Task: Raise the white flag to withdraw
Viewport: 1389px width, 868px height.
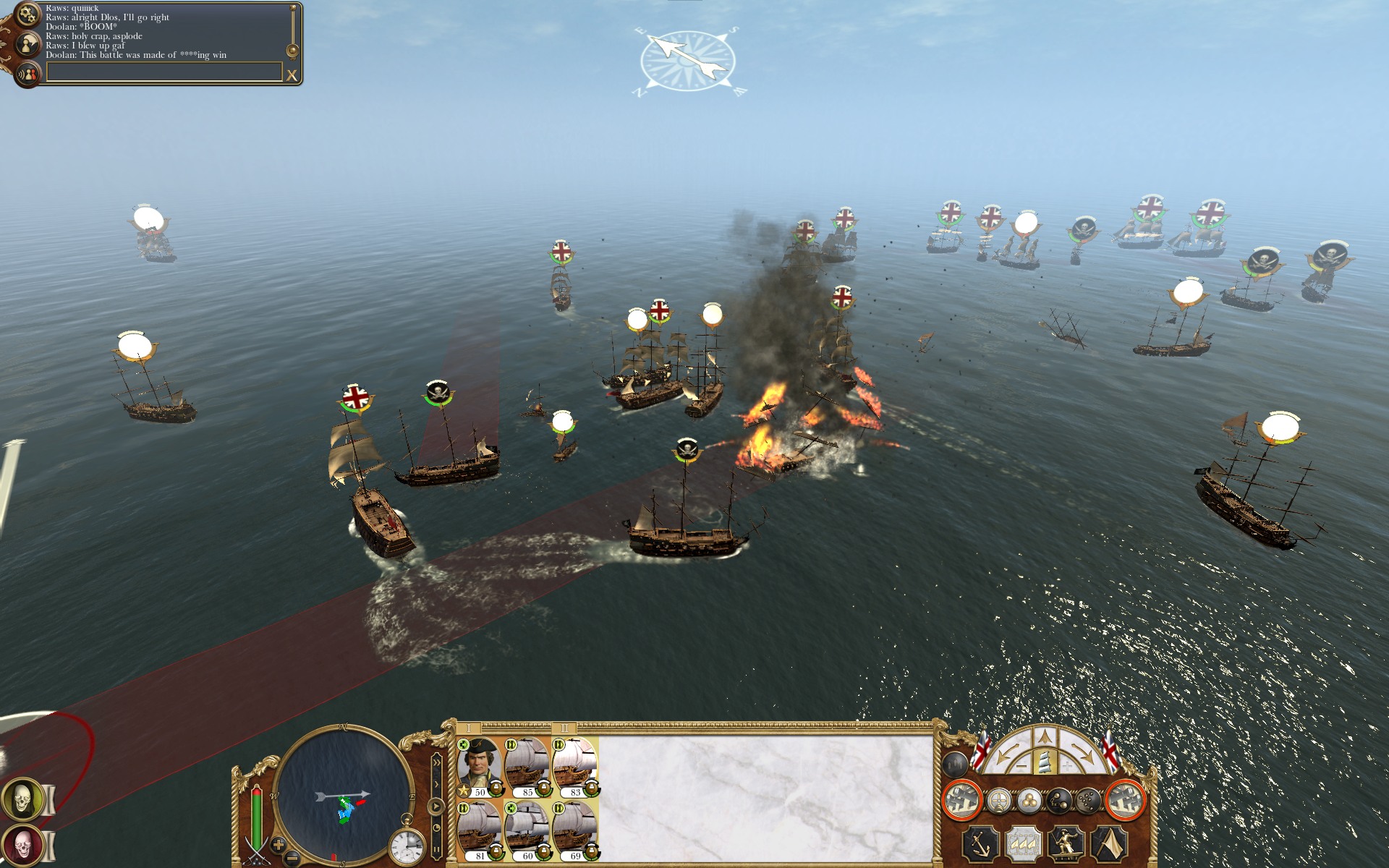Action: 1109,843
